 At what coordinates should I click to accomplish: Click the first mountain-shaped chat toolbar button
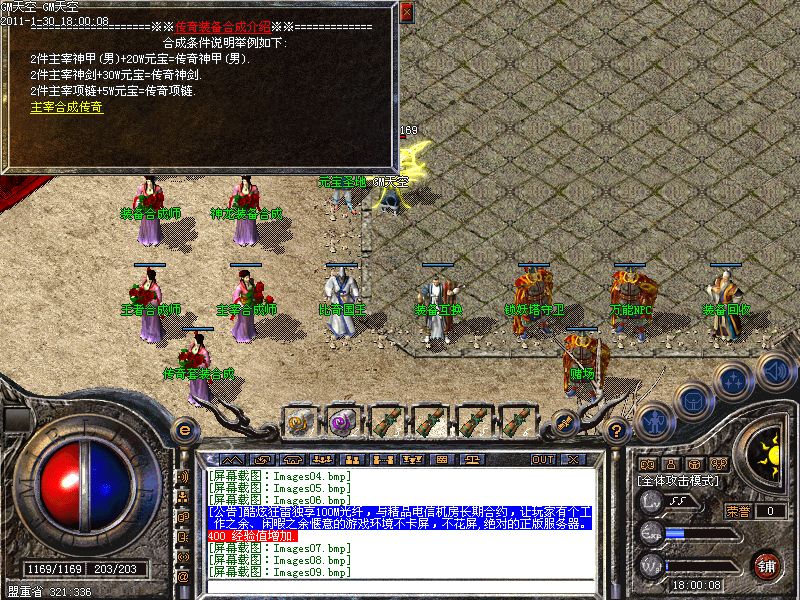click(x=230, y=459)
